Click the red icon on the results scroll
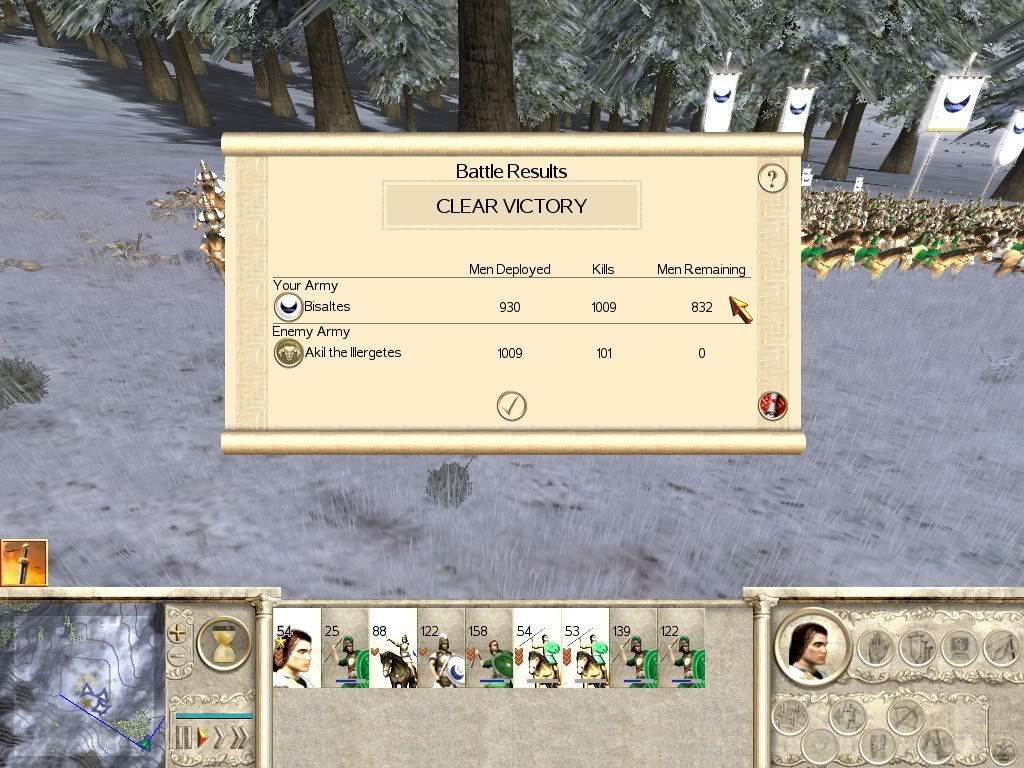1024x768 pixels. (772, 405)
